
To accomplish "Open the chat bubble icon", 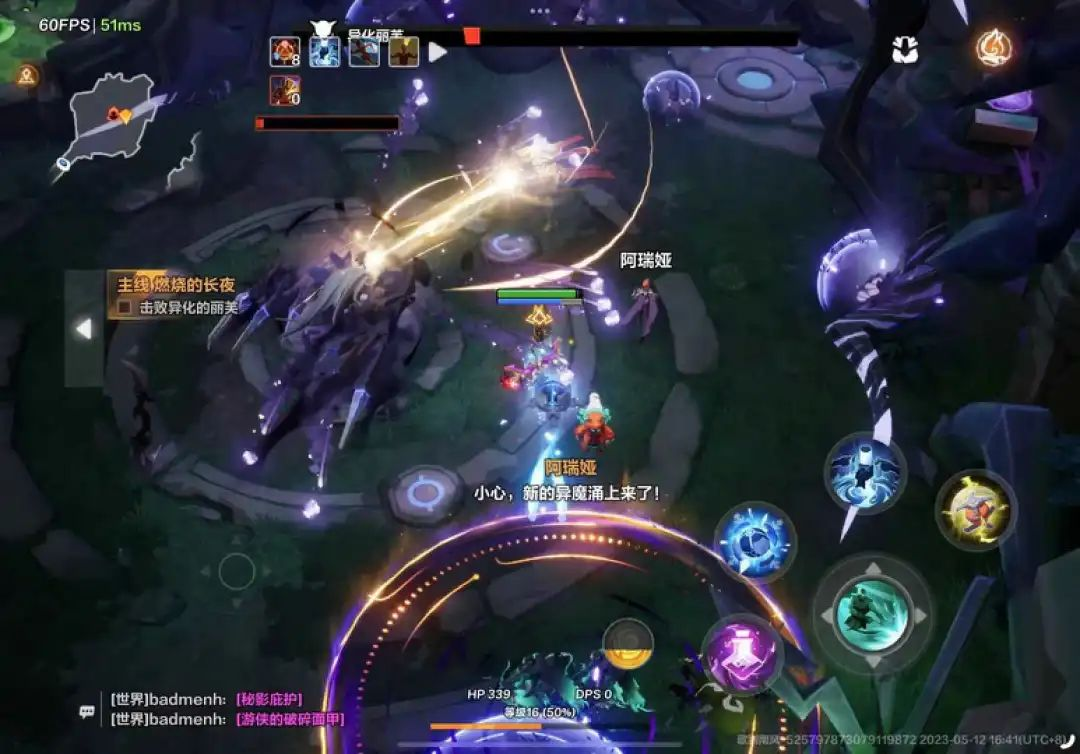I will pos(88,711).
